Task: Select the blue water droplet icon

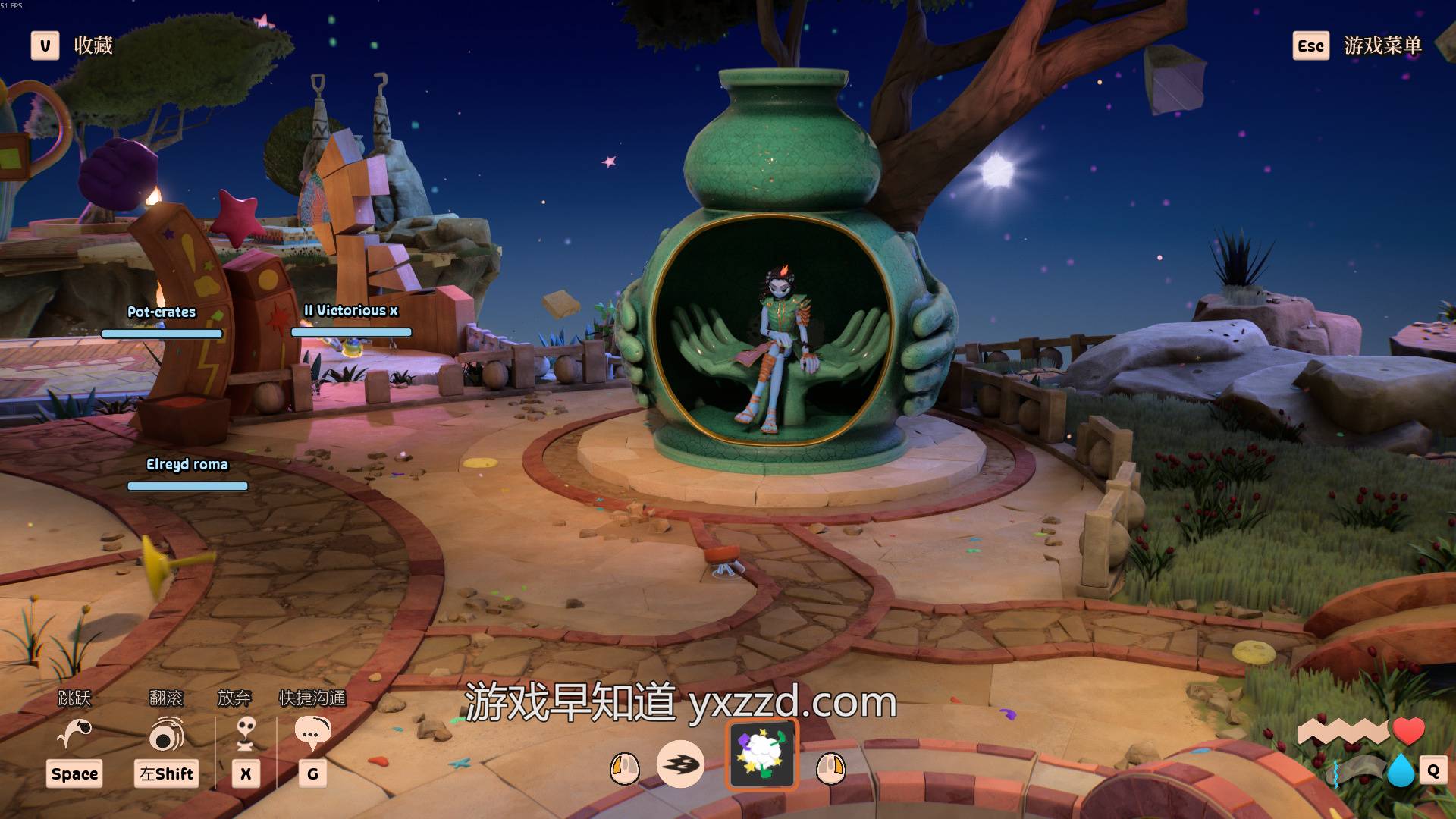Action: [1400, 770]
